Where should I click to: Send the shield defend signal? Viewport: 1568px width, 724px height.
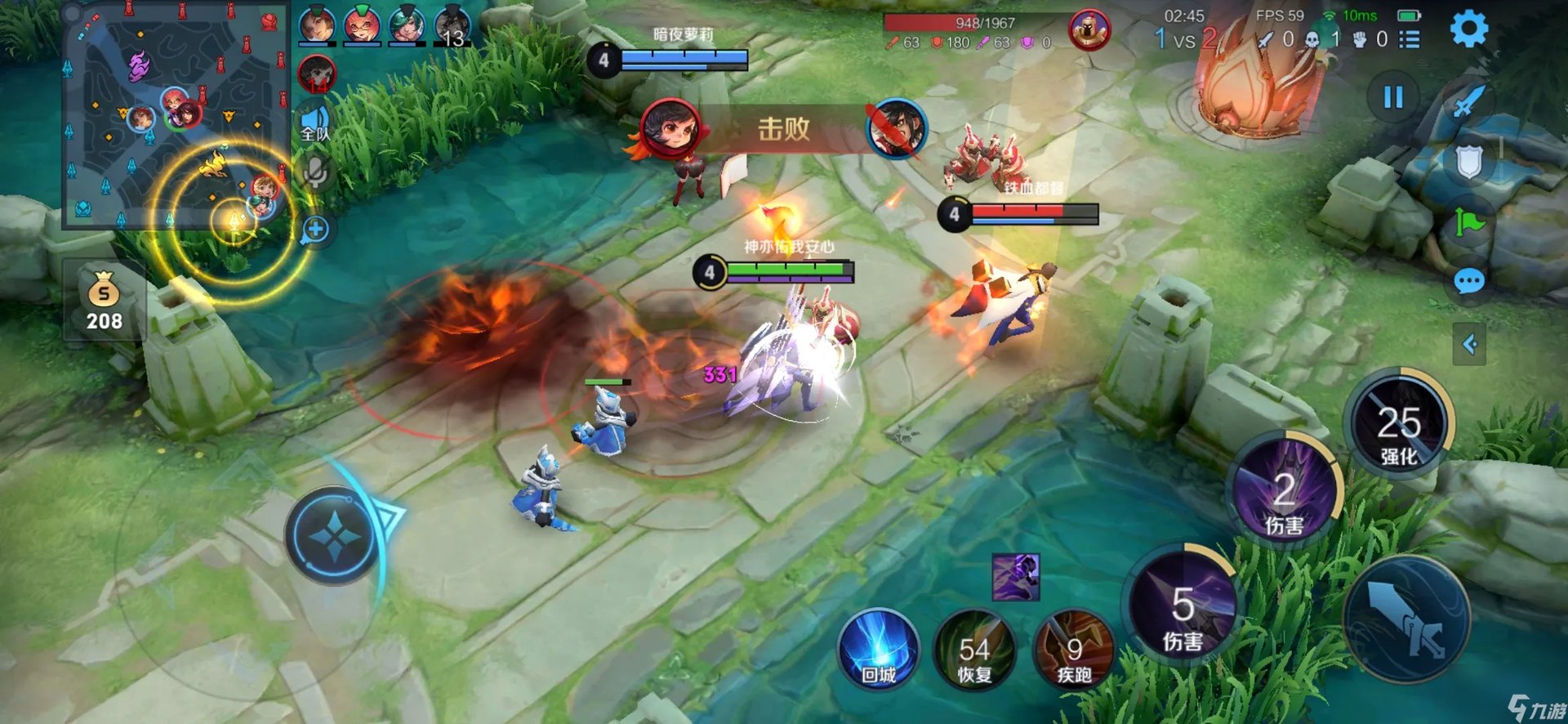point(1468,161)
